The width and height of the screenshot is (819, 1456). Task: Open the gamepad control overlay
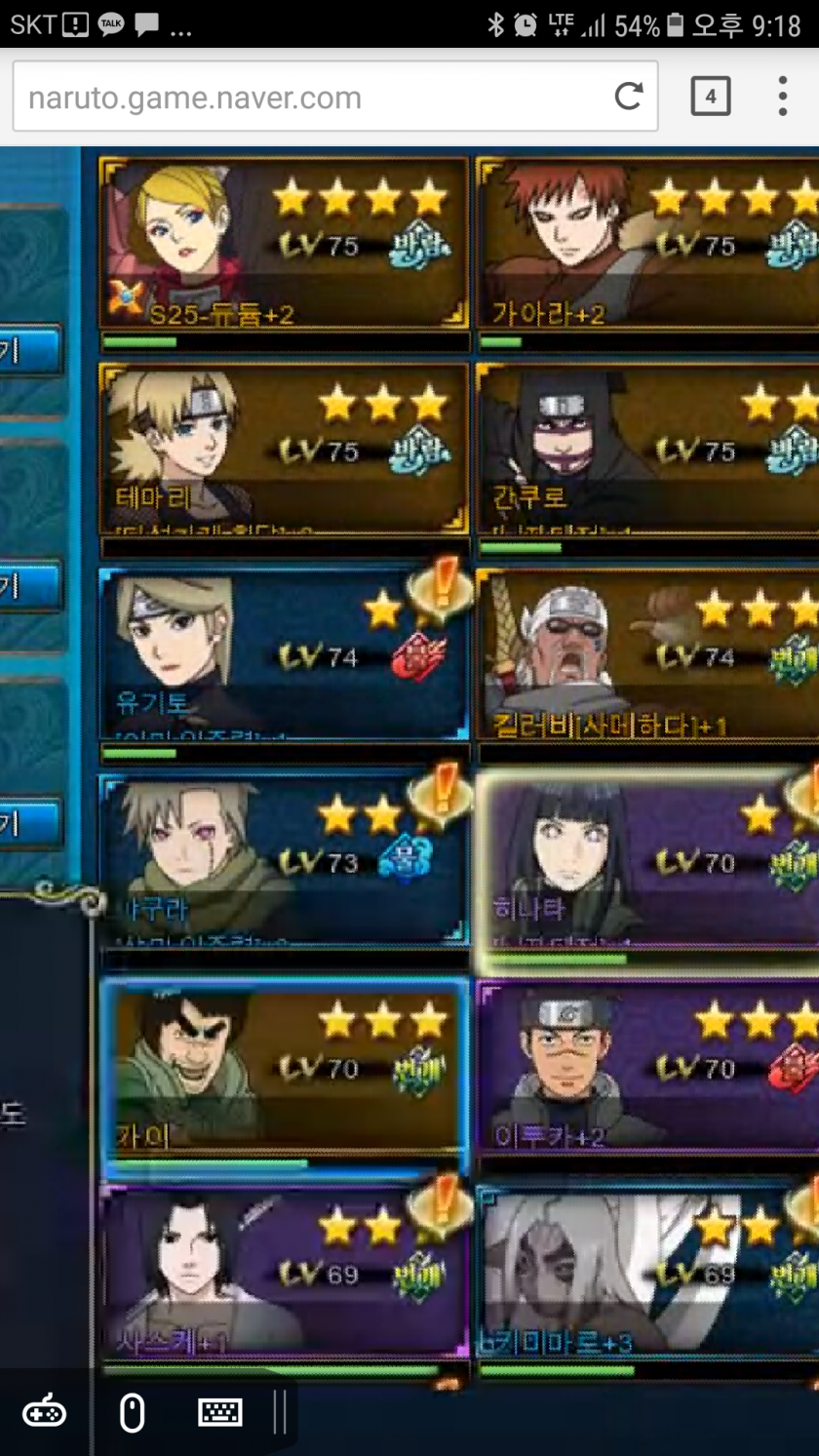44,1412
